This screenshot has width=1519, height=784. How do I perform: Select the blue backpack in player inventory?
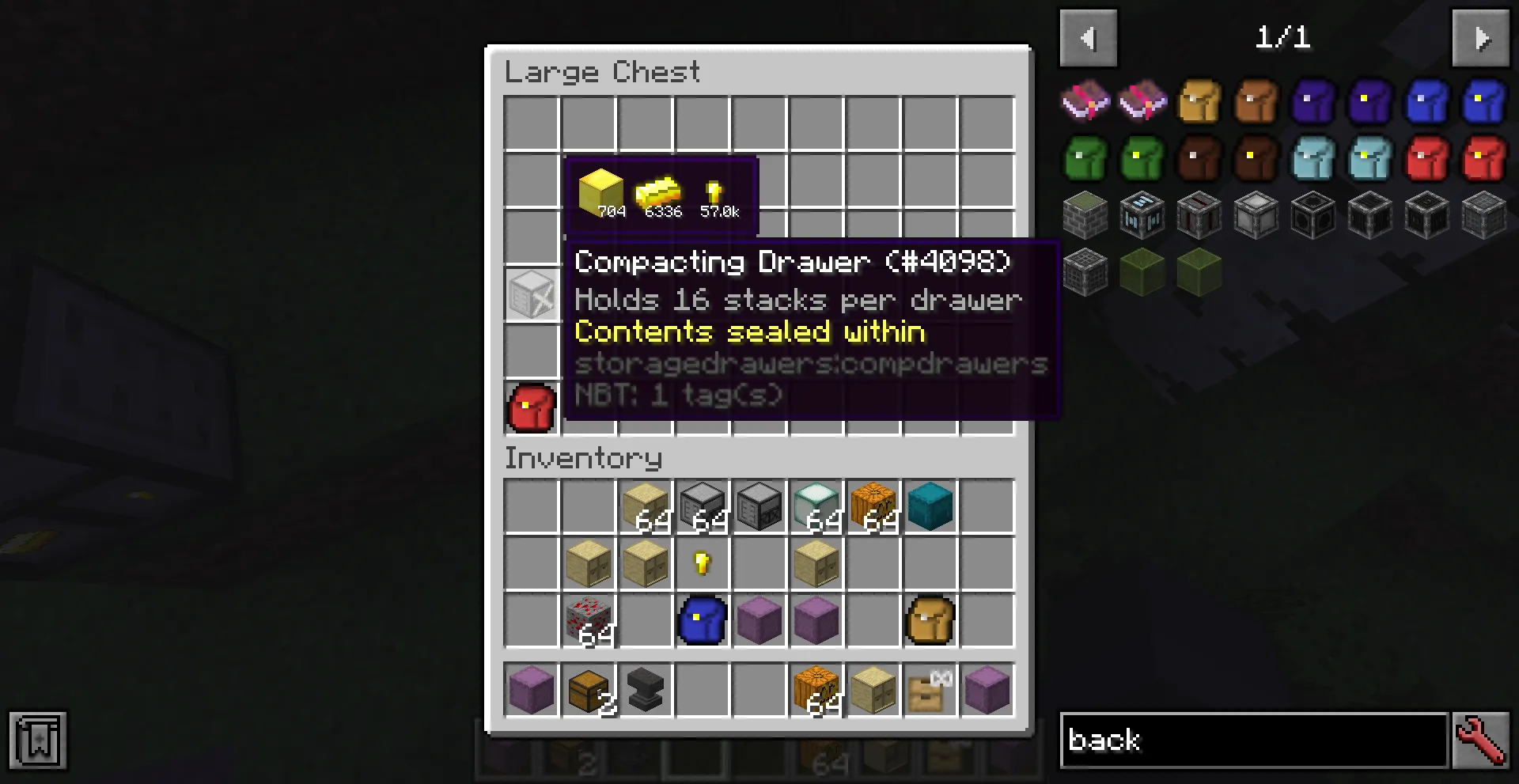click(x=702, y=620)
